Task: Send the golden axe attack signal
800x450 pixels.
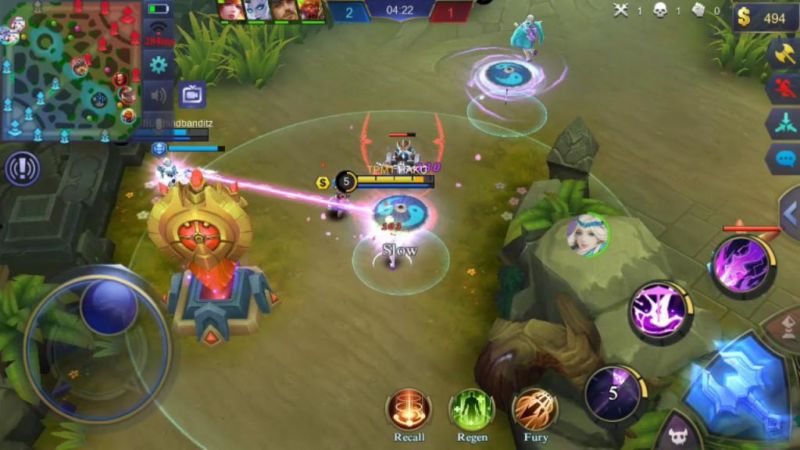Action: pyautogui.click(x=783, y=54)
